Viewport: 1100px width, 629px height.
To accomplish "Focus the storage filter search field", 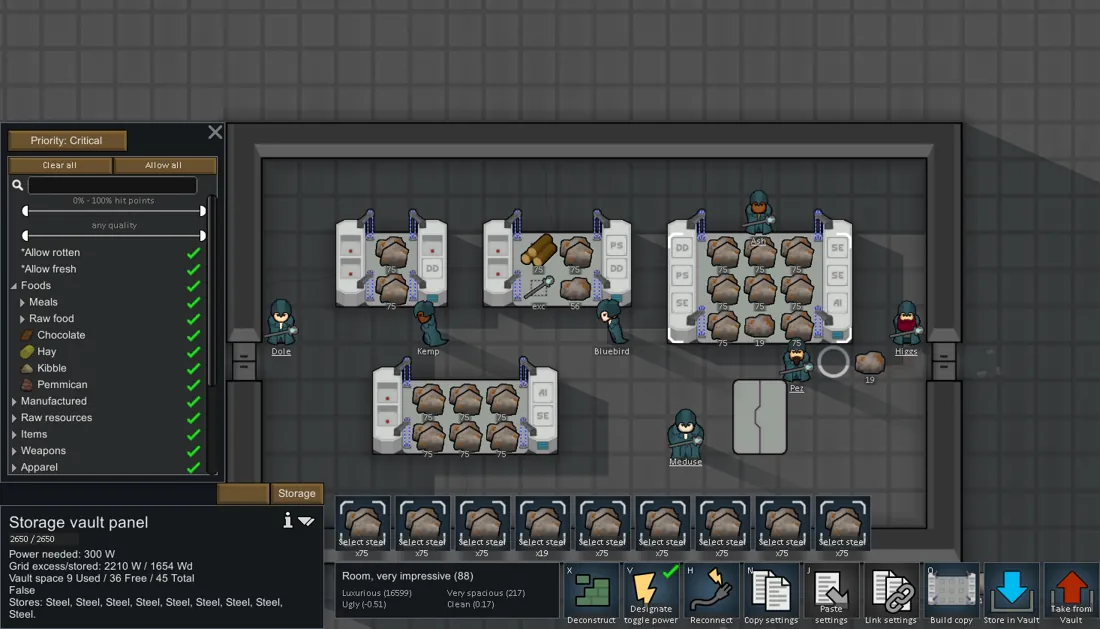I will (112, 185).
